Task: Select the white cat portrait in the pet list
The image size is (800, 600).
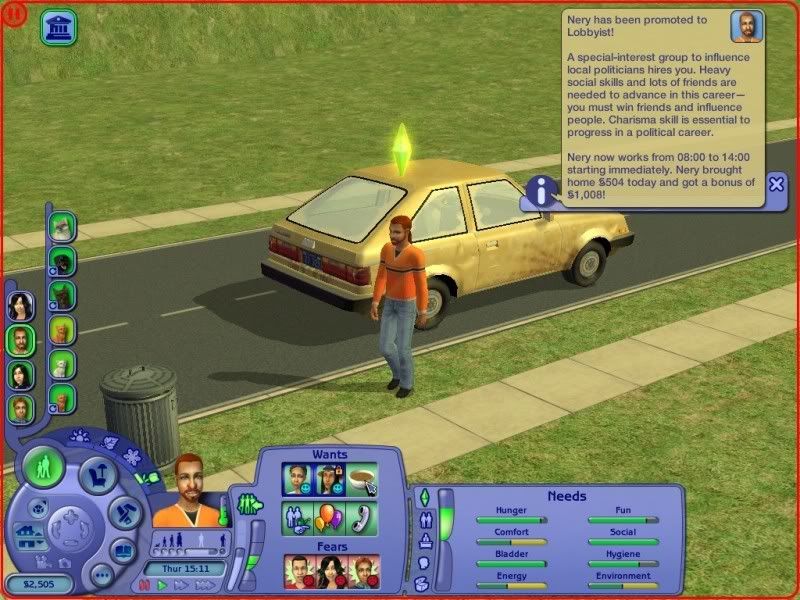Action: (x=63, y=365)
